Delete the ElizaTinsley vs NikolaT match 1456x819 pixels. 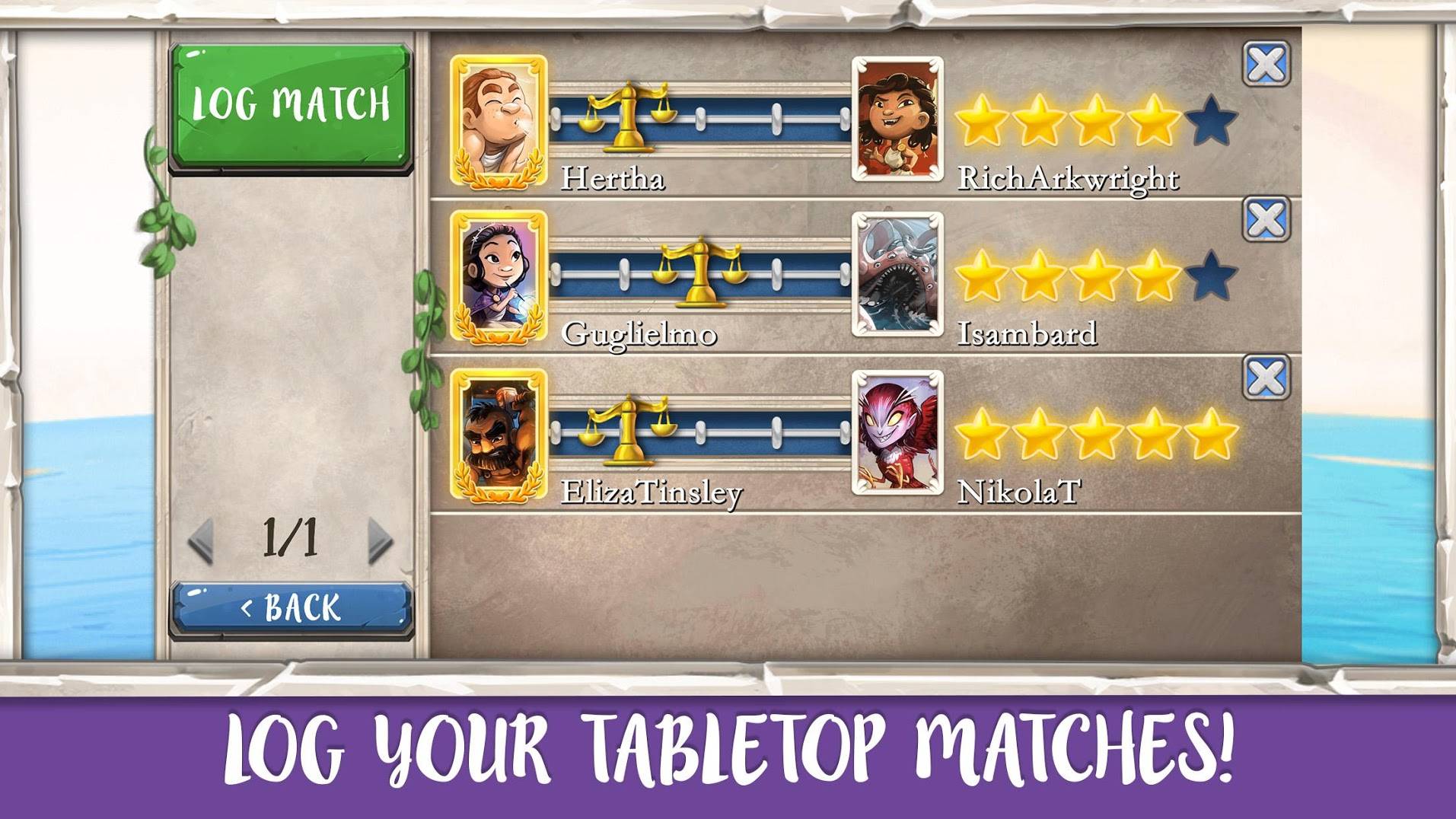pyautogui.click(x=1266, y=377)
